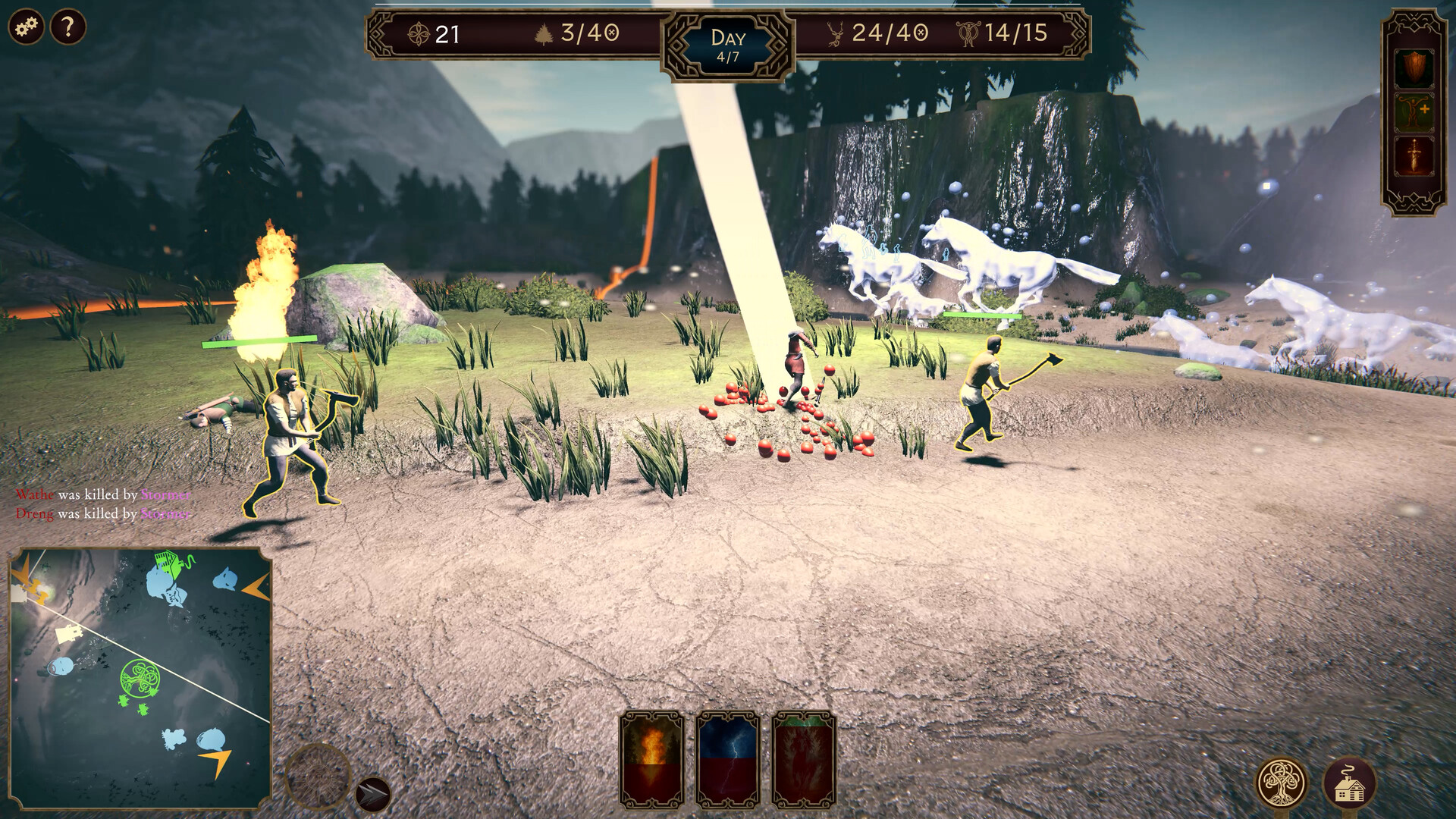Click on the minimap
The height and width of the screenshot is (819, 1456).
[x=140, y=679]
